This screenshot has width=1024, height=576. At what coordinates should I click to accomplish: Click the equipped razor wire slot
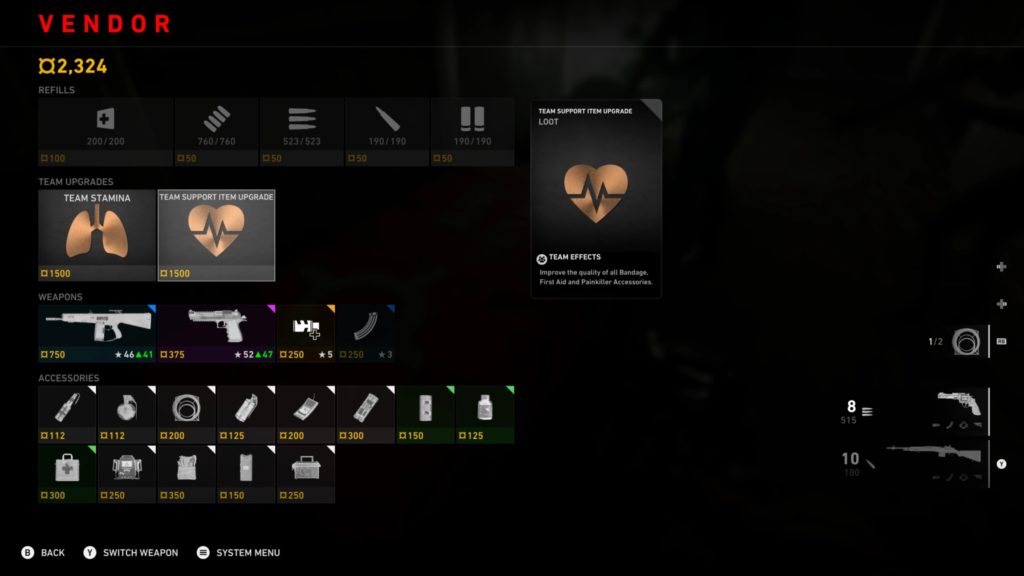click(965, 342)
